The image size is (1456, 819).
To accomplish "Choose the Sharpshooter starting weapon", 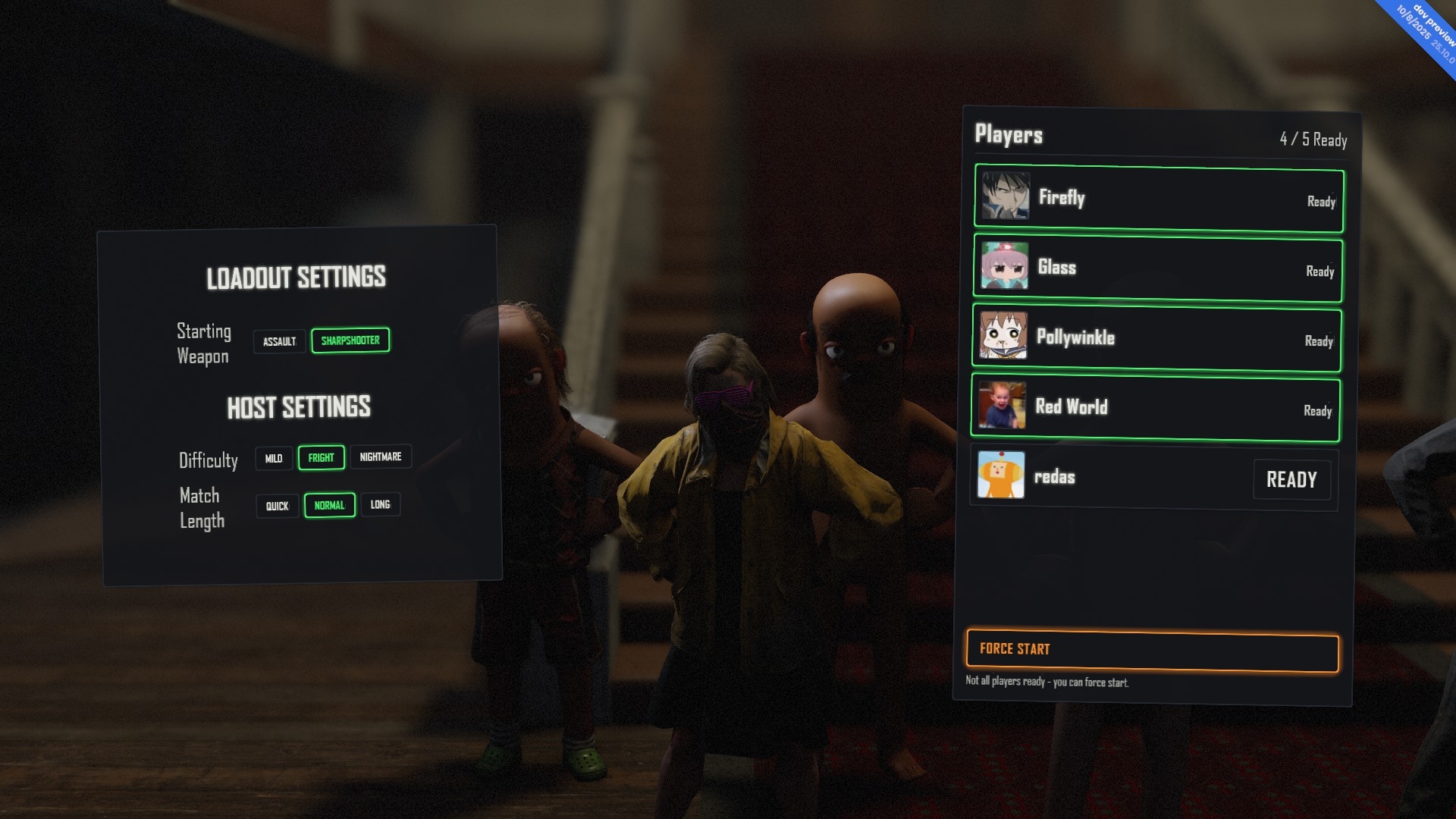I will coord(350,340).
